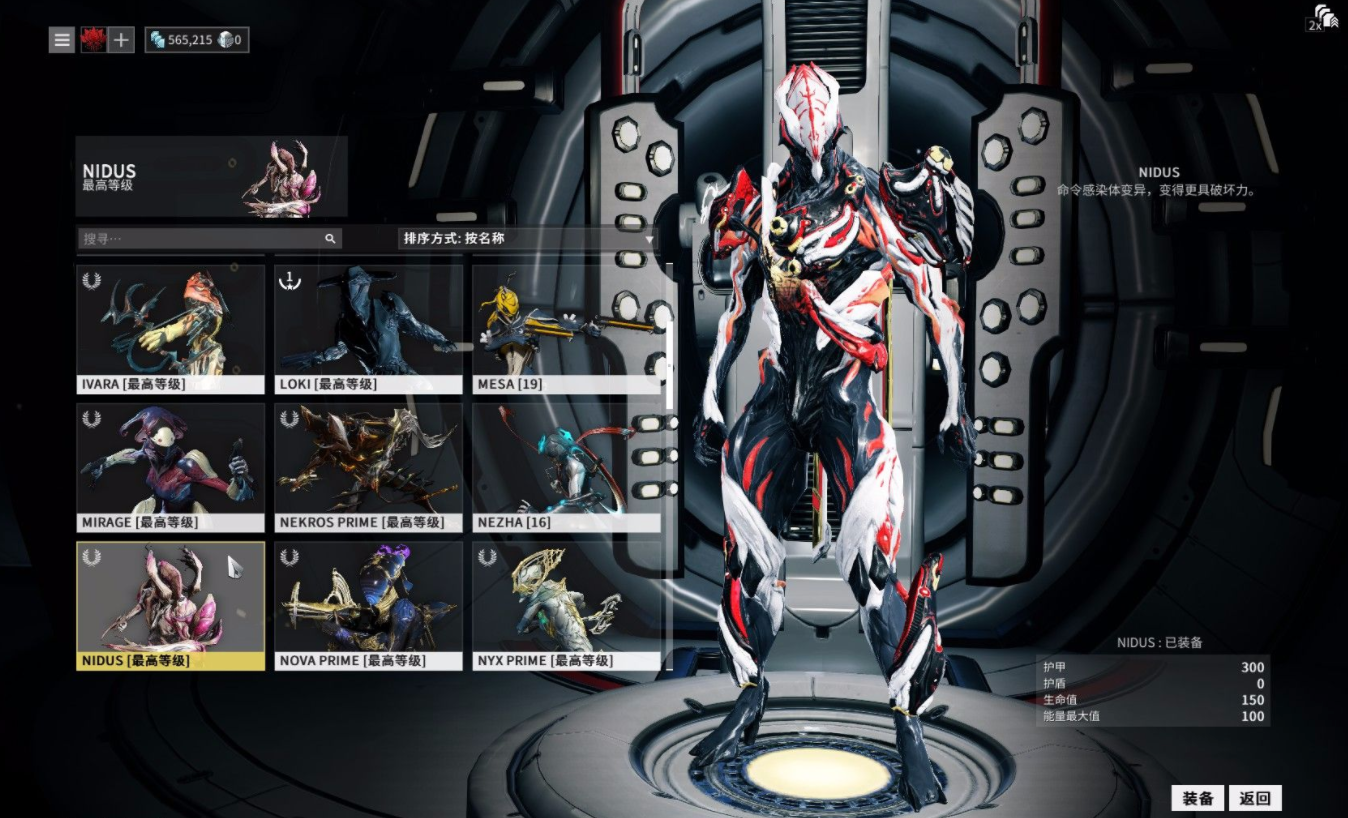This screenshot has width=1348, height=818.
Task: Open the hamburger menu button
Action: click(x=62, y=40)
